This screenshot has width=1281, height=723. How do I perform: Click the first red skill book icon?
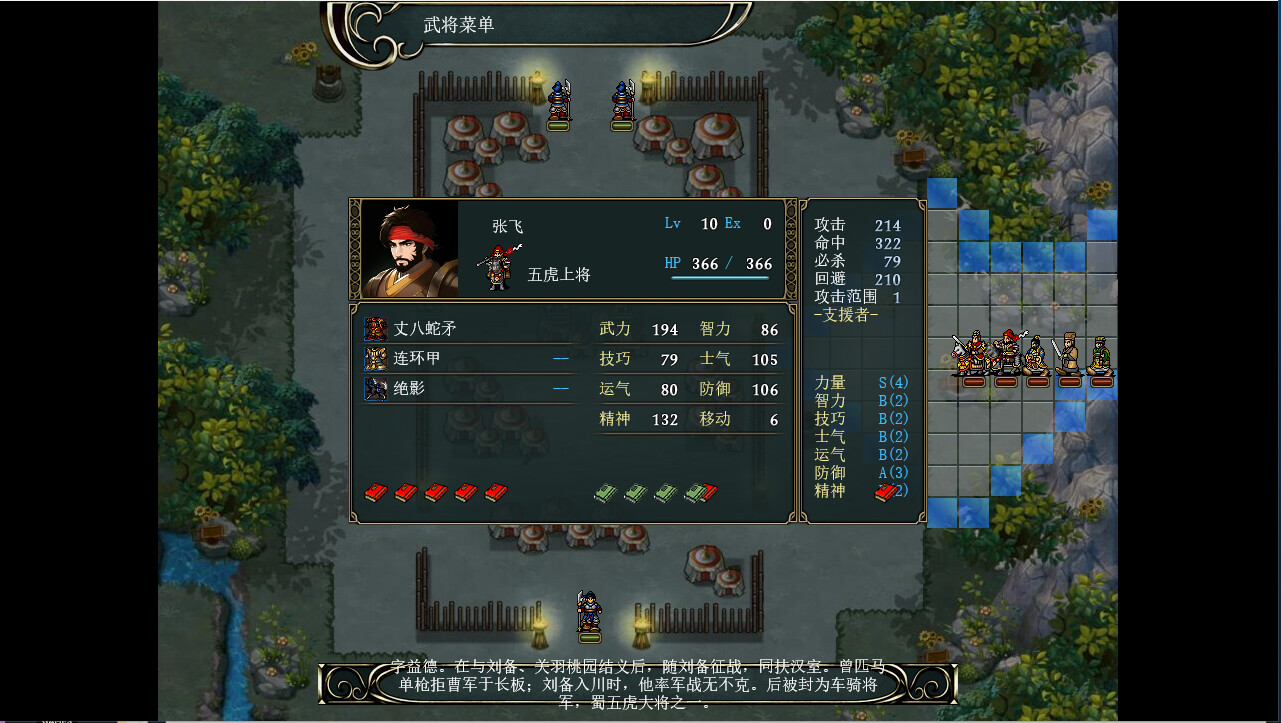click(x=375, y=492)
